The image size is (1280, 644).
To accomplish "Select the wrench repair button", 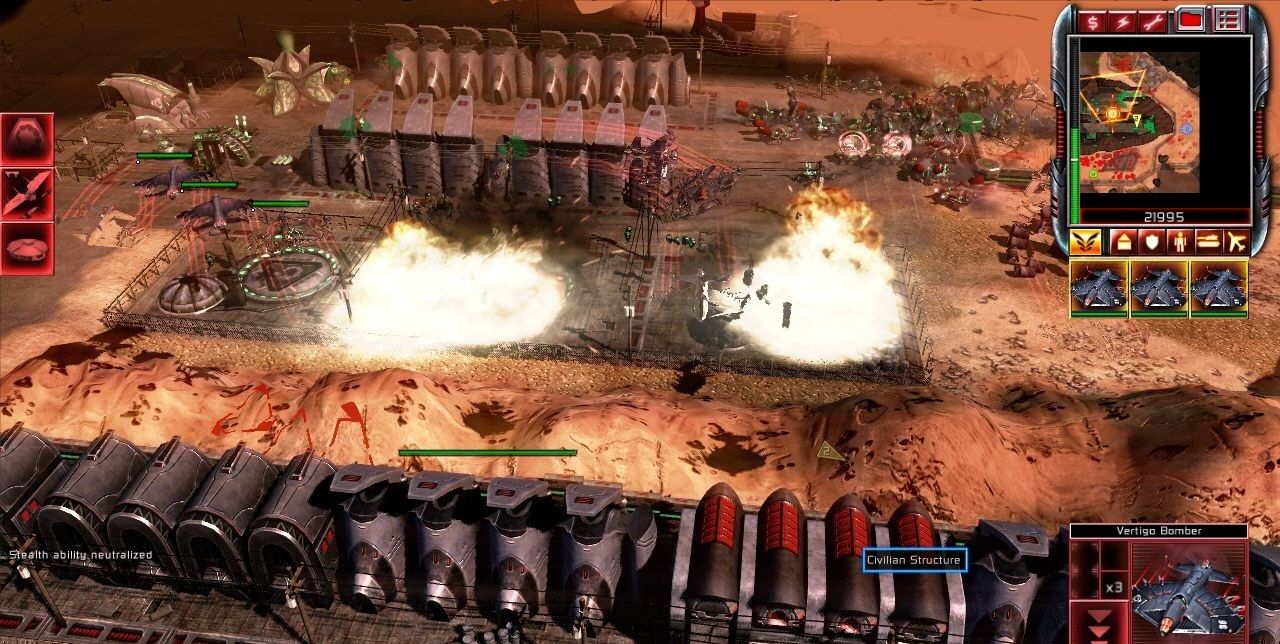I will (1158, 21).
